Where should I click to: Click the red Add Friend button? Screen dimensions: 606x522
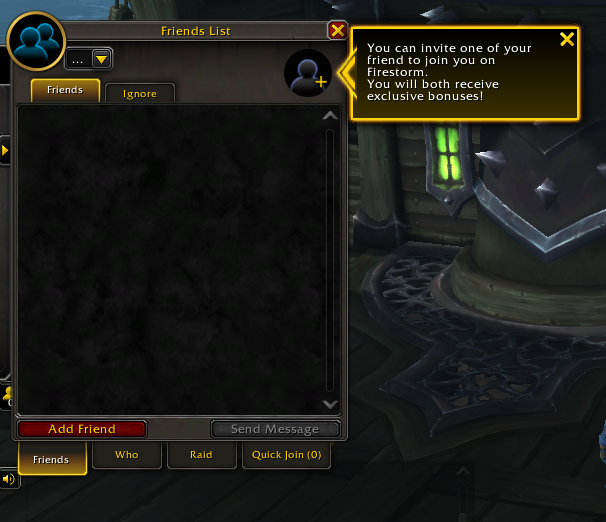click(x=82, y=429)
